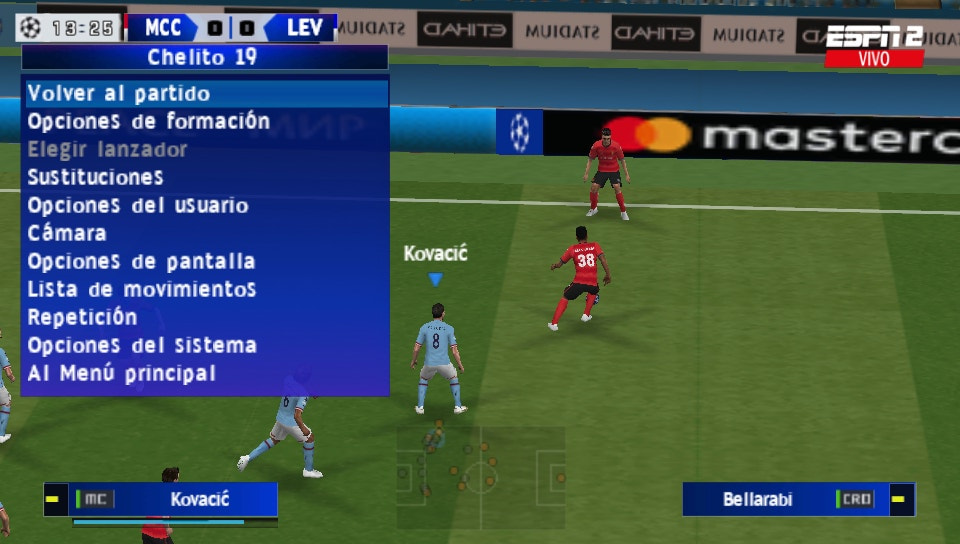Choose Sustituciones from the pause menu
The height and width of the screenshot is (544, 960).
tap(95, 178)
